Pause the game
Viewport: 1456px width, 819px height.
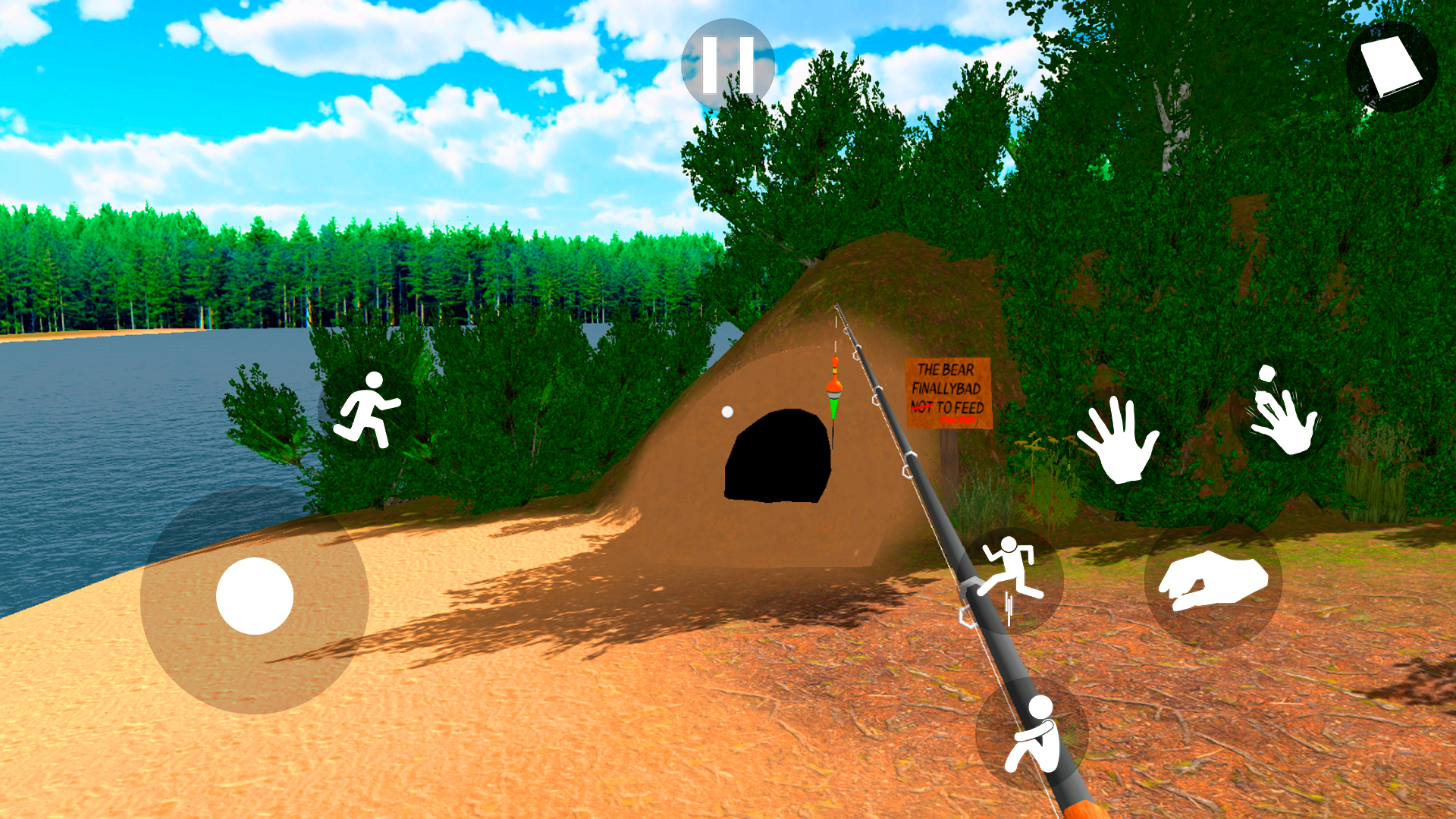(727, 65)
